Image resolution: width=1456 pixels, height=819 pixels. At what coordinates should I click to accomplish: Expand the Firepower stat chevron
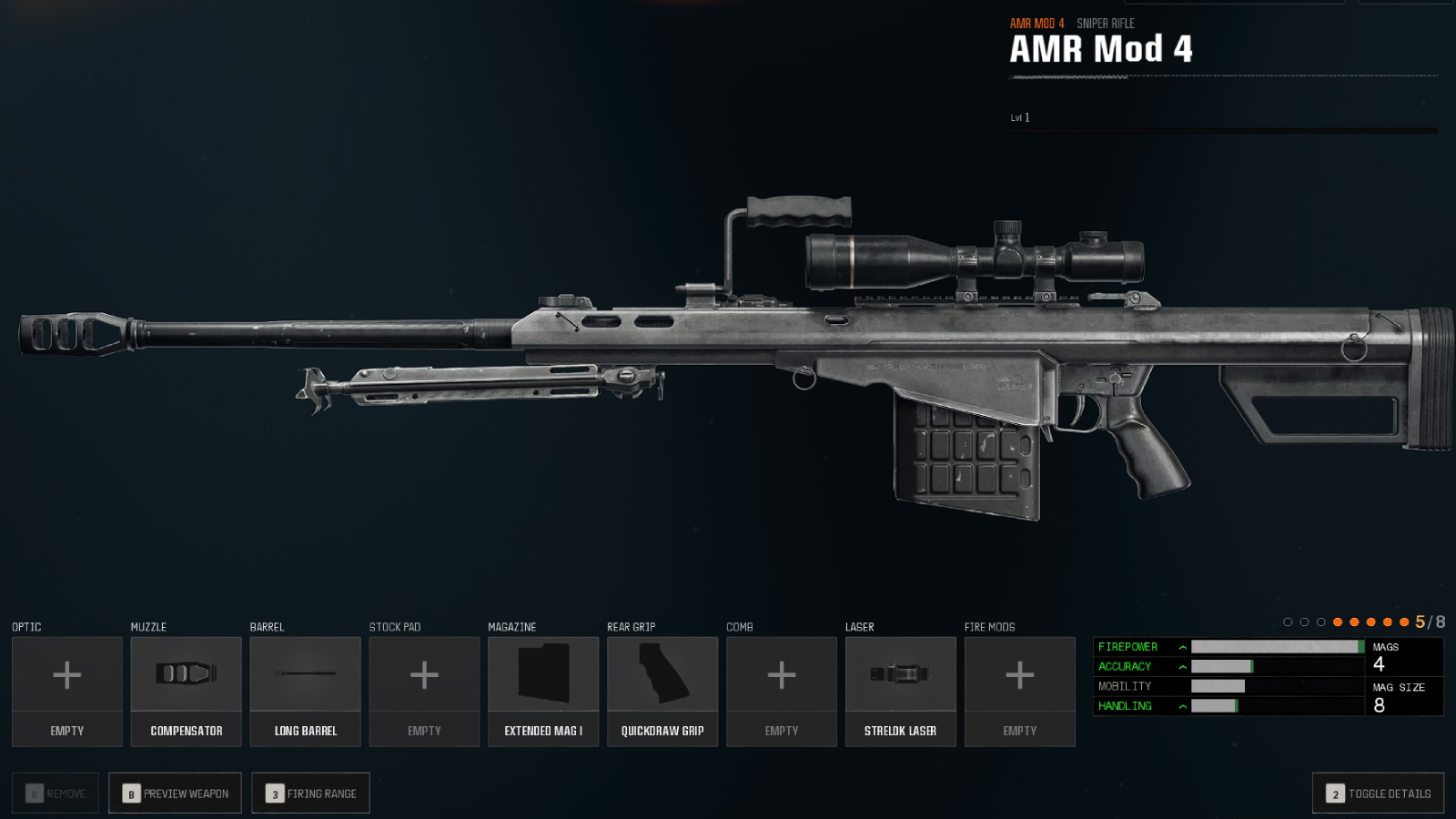point(1180,646)
